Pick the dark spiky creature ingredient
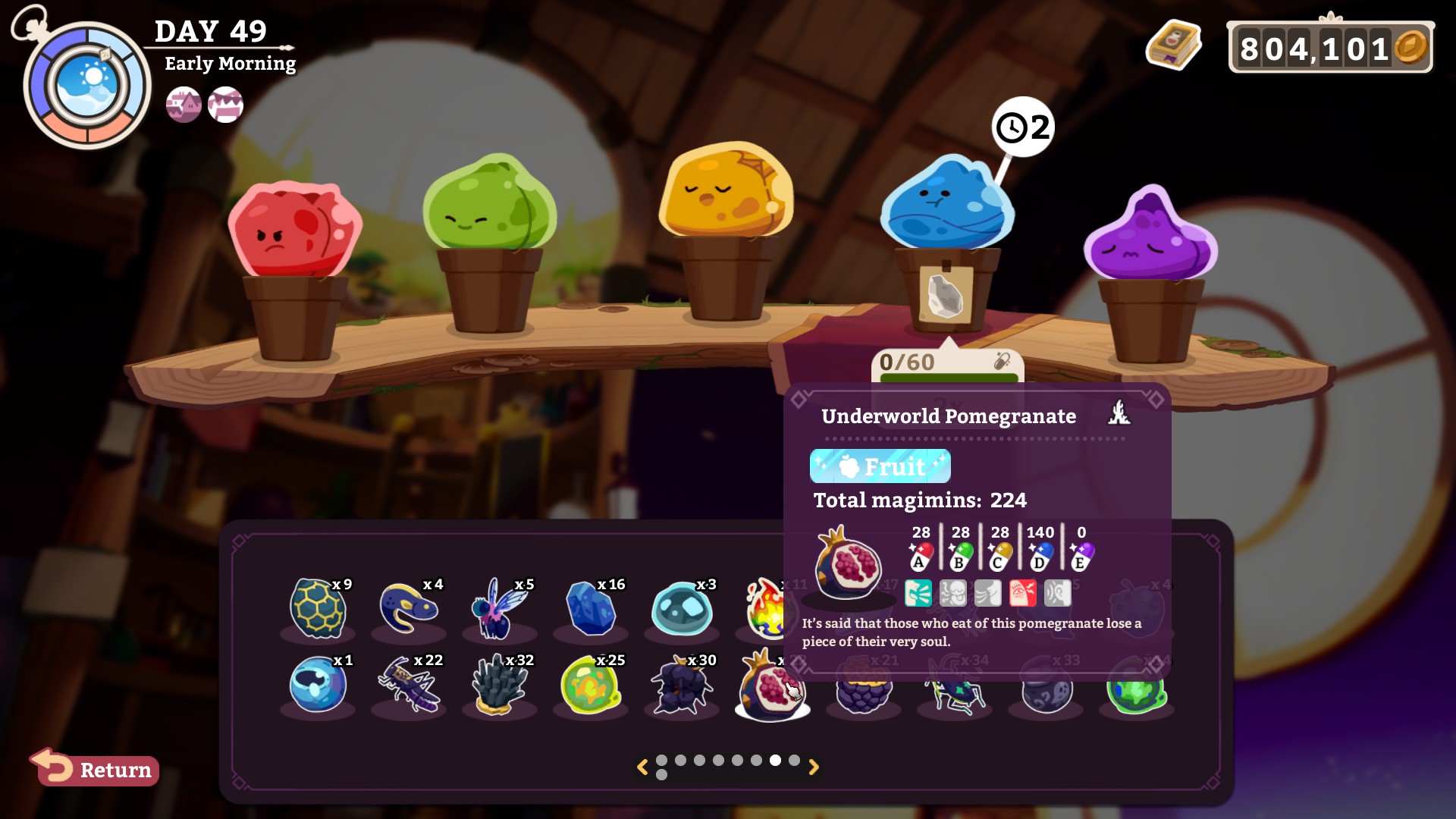The image size is (1456, 819). [x=681, y=686]
